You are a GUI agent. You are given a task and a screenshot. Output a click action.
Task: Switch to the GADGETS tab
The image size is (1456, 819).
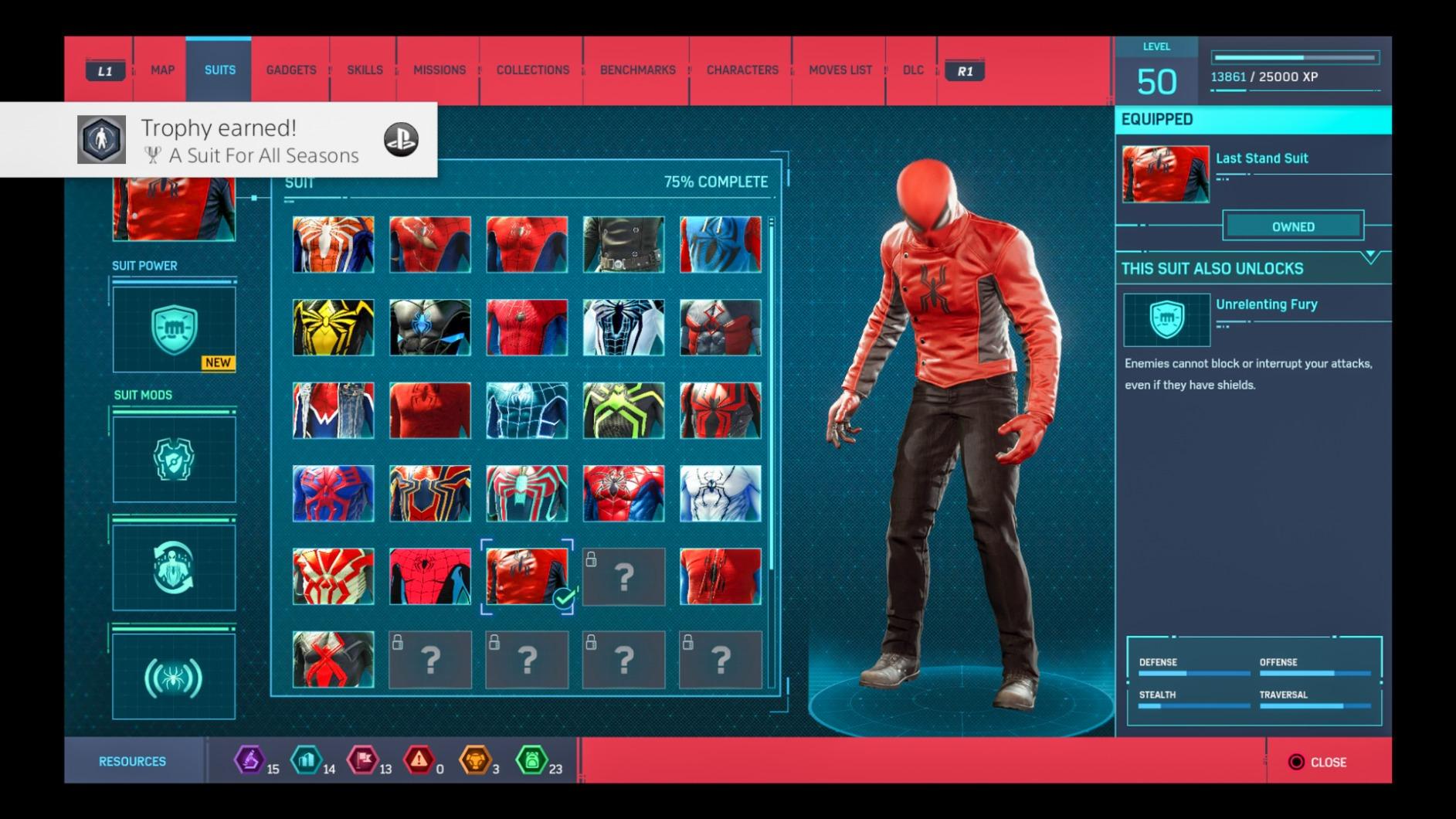point(290,70)
